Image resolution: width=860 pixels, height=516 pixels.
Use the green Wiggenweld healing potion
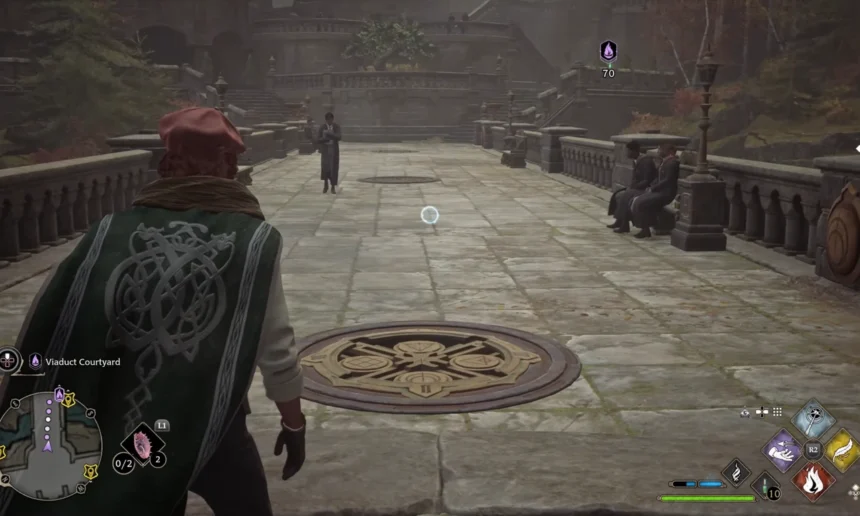pyautogui.click(x=765, y=488)
